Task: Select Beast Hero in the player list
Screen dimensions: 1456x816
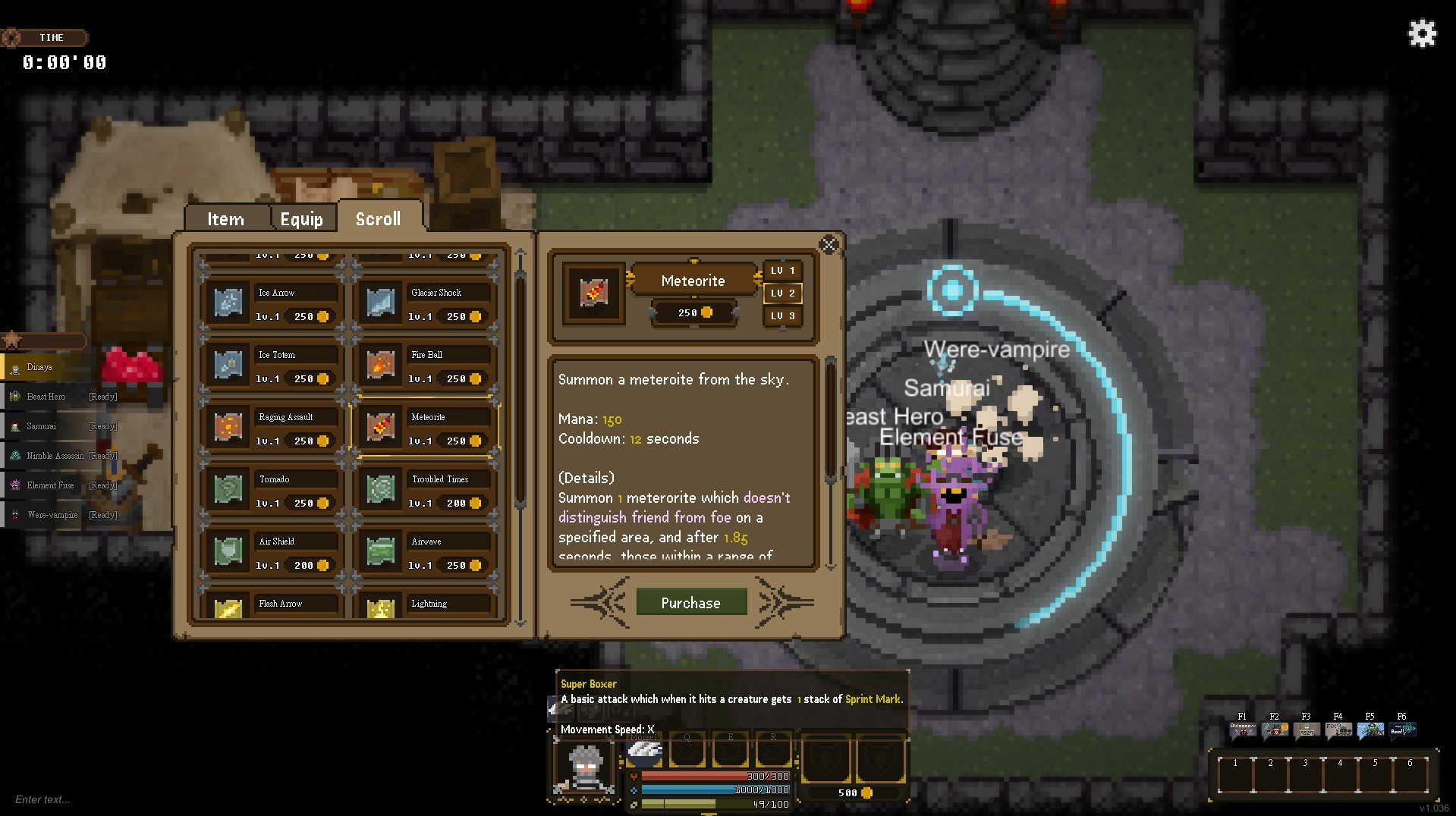Action: pos(47,397)
